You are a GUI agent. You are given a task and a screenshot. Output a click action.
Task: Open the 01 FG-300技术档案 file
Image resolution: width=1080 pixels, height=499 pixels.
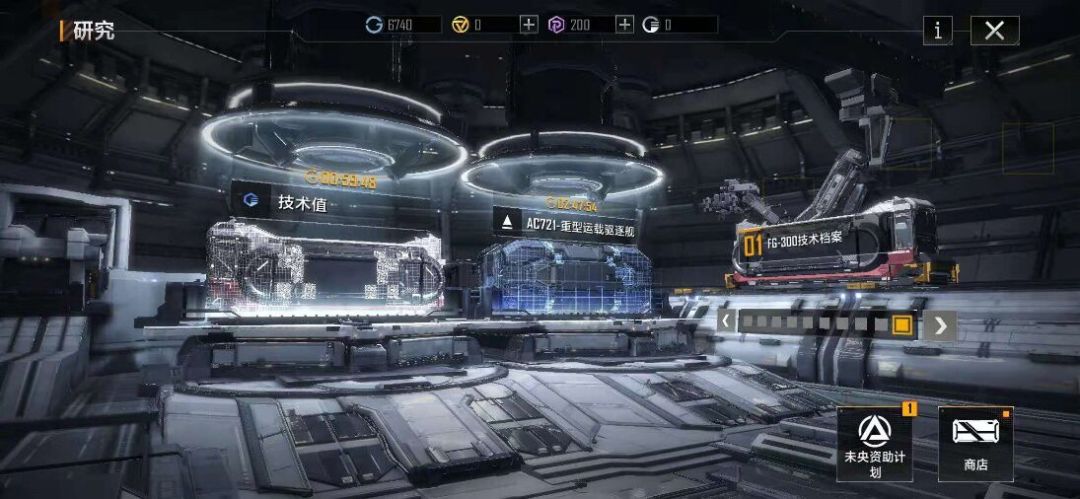click(835, 242)
